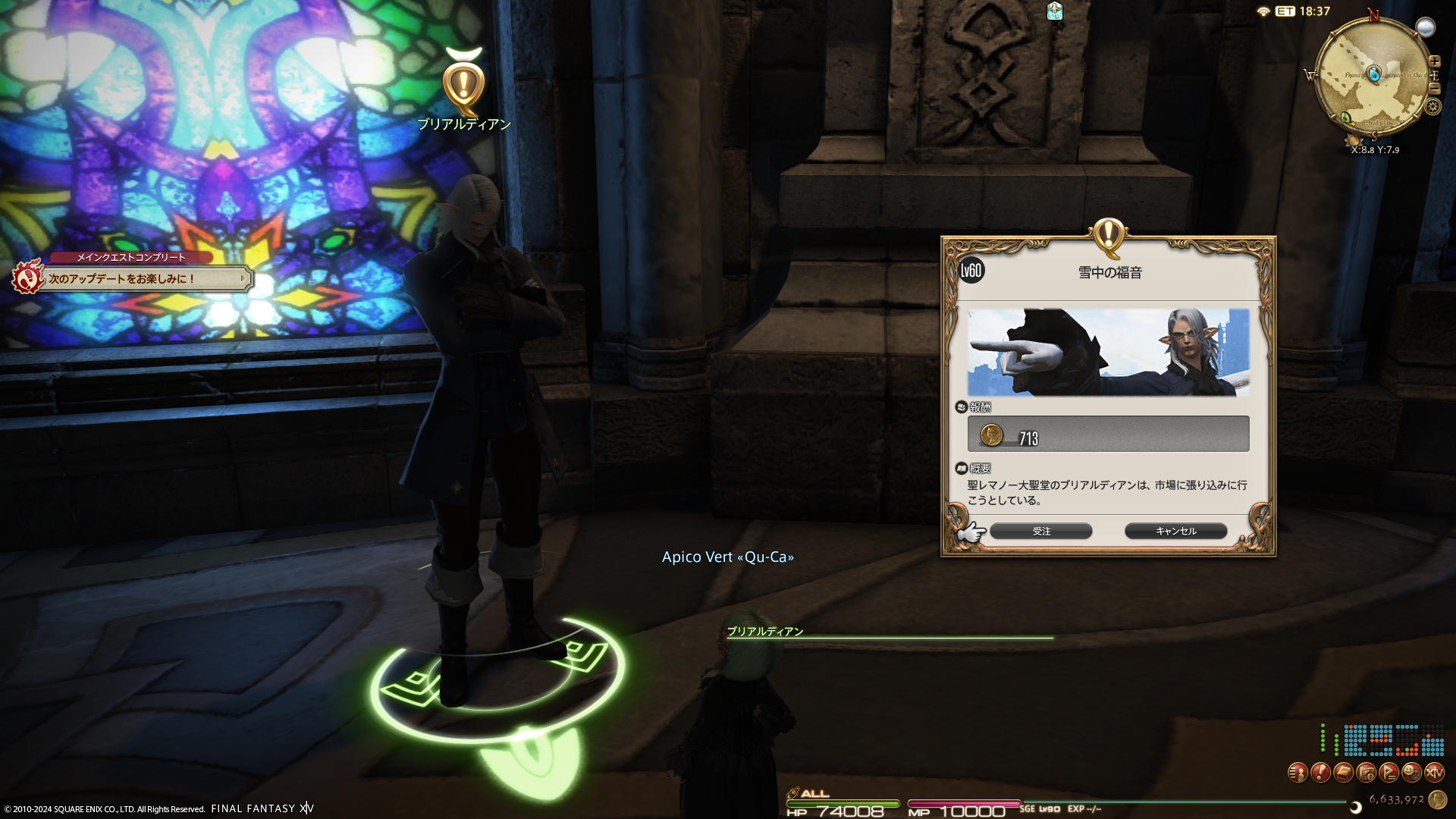
Task: Open the Logs book menu icon
Action: (1343, 773)
